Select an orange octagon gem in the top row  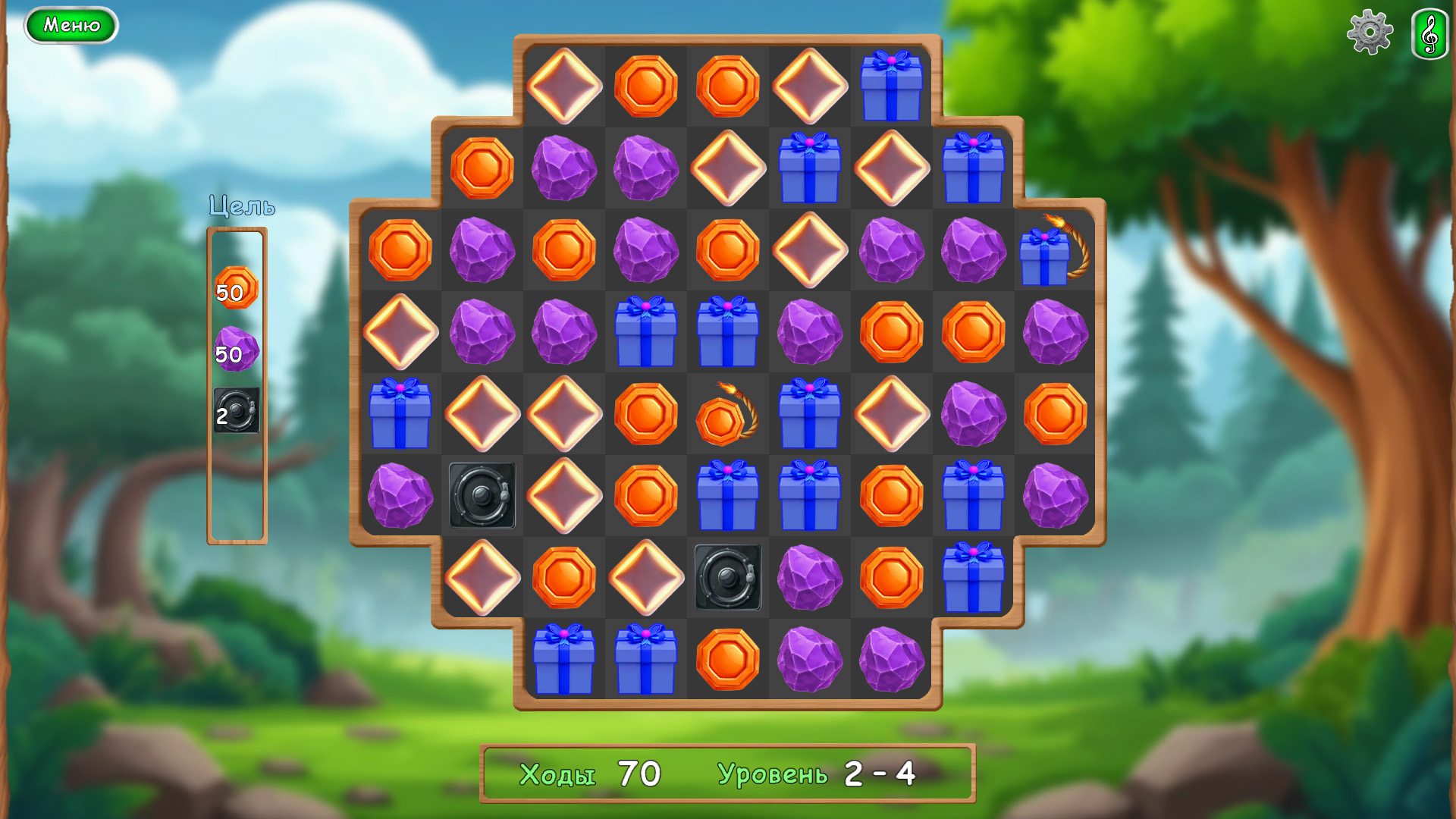click(x=645, y=86)
